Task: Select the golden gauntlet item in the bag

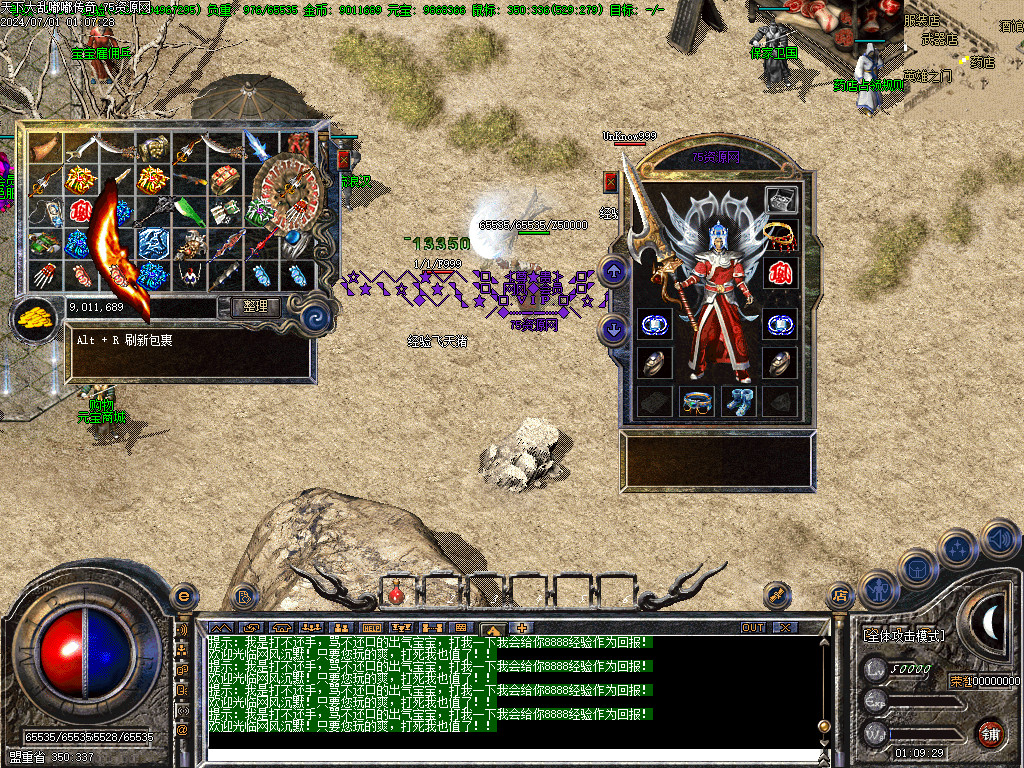Action: [152, 149]
